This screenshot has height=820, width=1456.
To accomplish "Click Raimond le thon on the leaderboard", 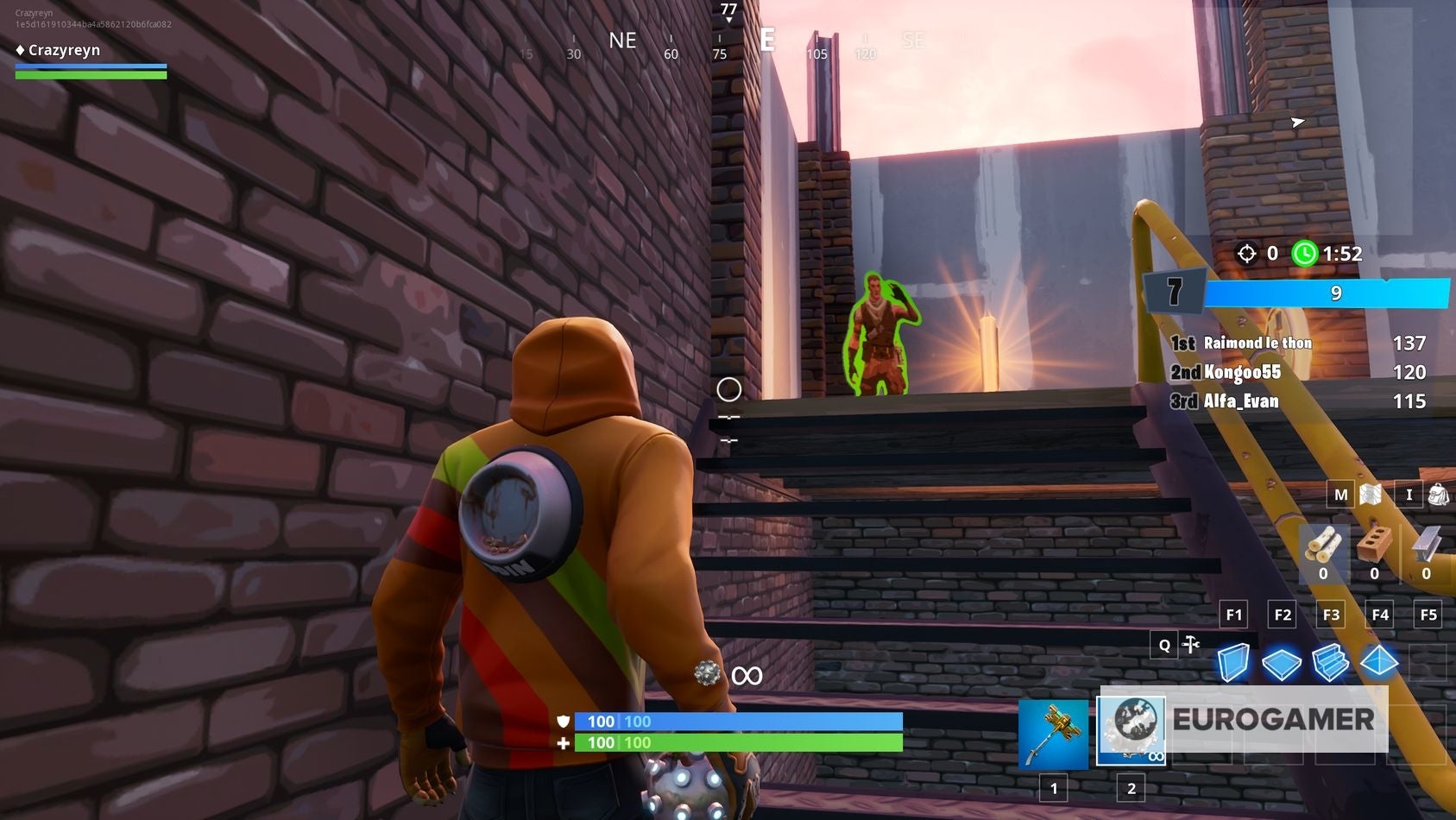I will point(1256,343).
